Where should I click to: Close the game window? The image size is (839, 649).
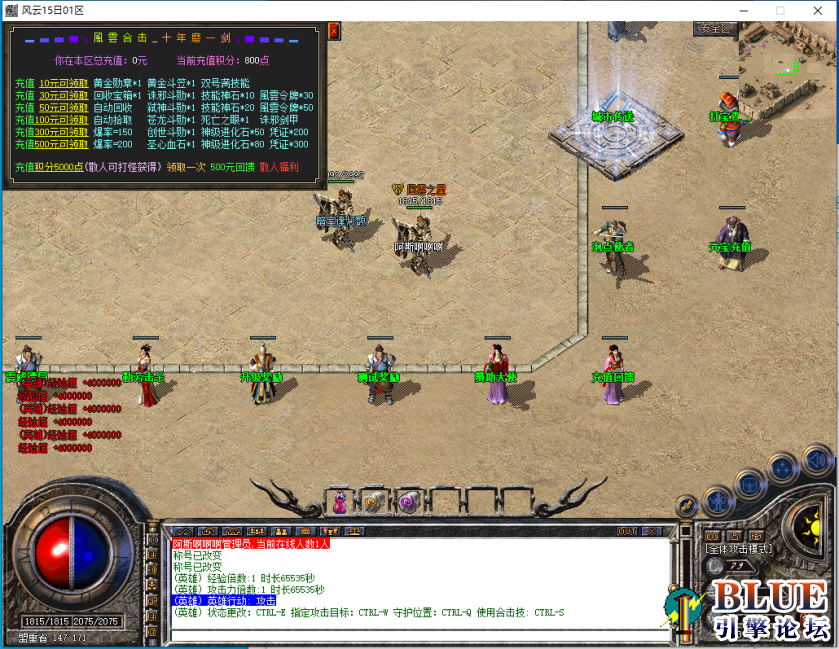(x=813, y=10)
